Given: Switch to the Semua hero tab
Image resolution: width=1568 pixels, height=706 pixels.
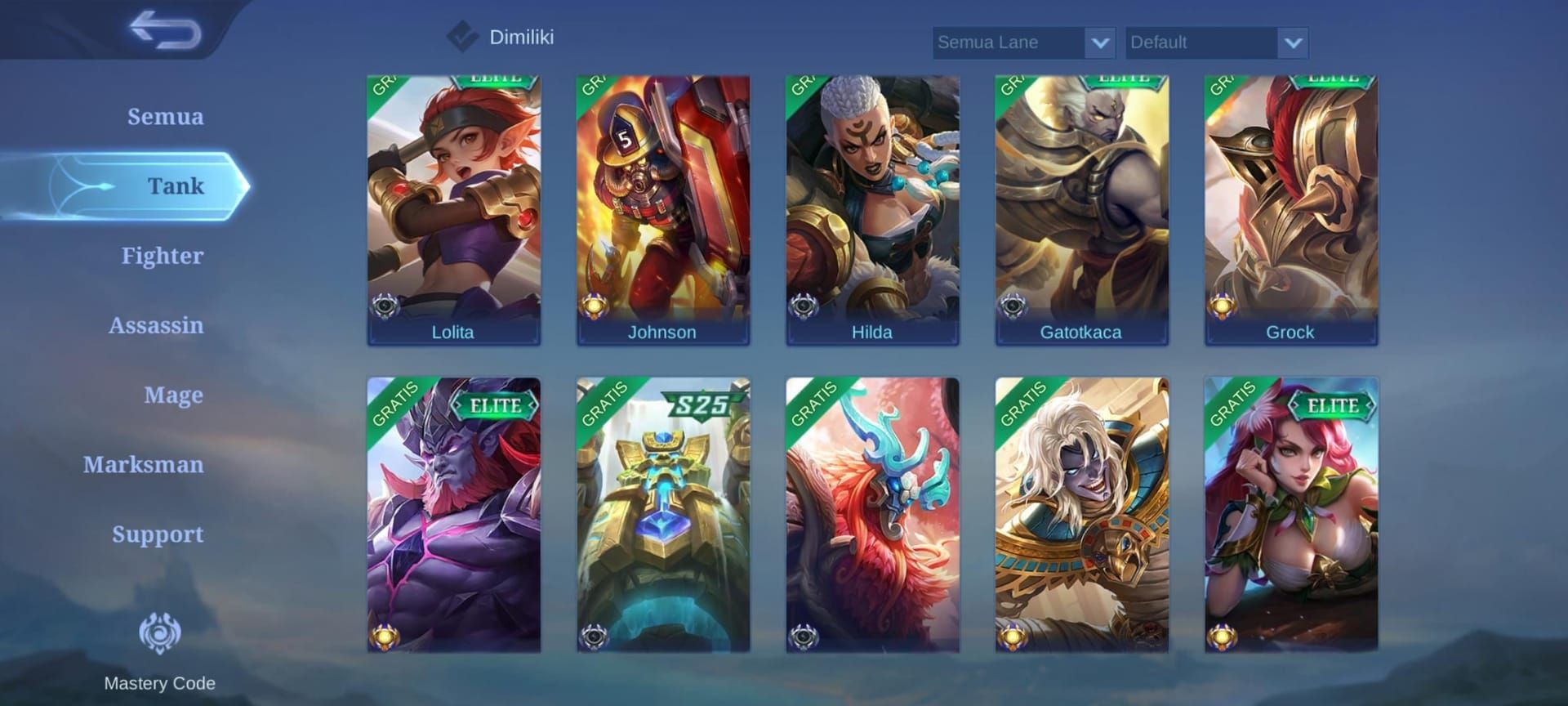Looking at the screenshot, I should 165,116.
